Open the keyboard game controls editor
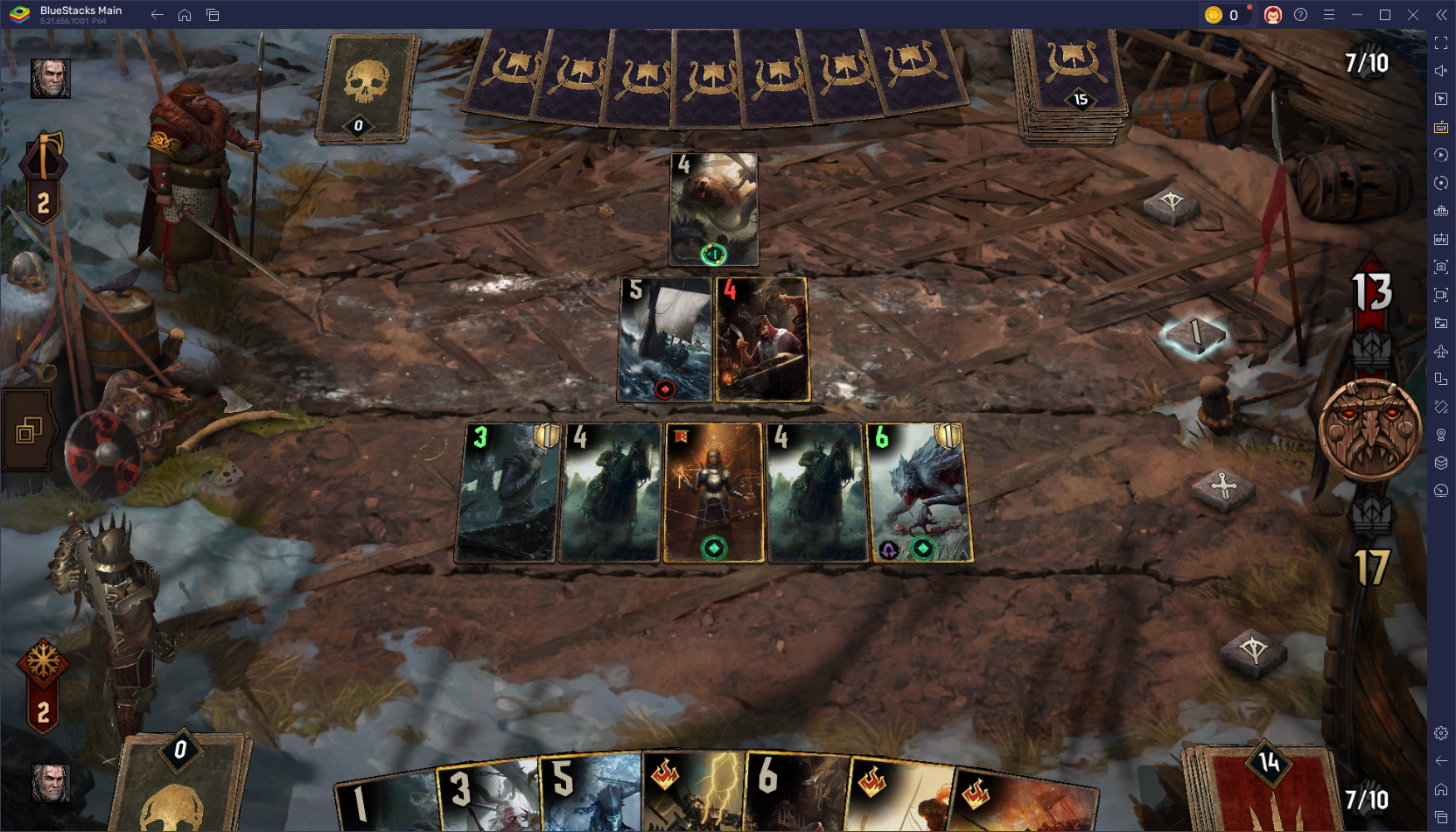This screenshot has height=832, width=1456. coord(1440,127)
